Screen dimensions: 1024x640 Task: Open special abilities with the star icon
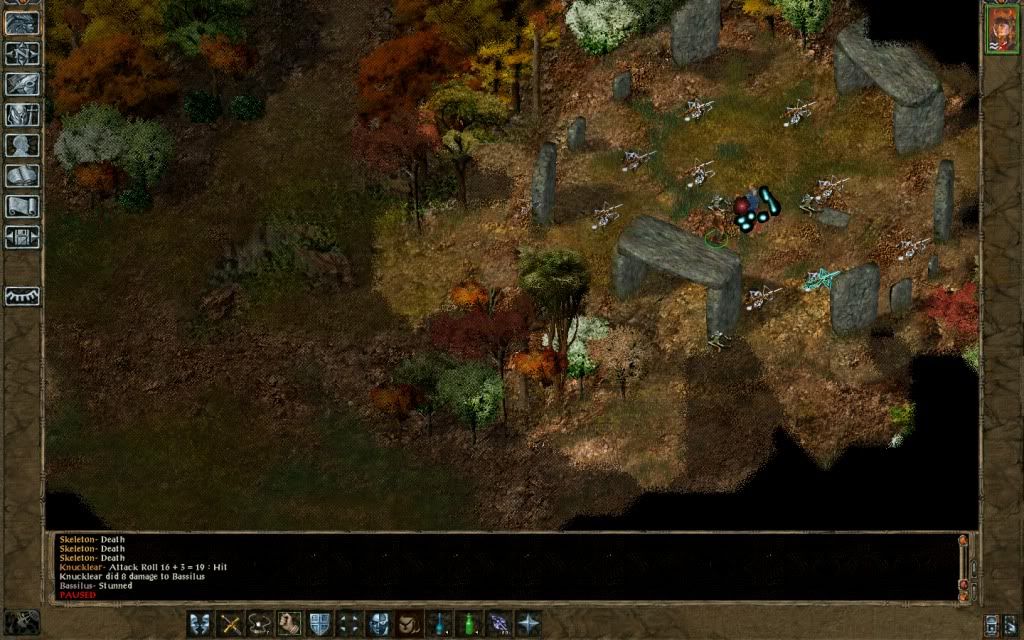click(528, 623)
